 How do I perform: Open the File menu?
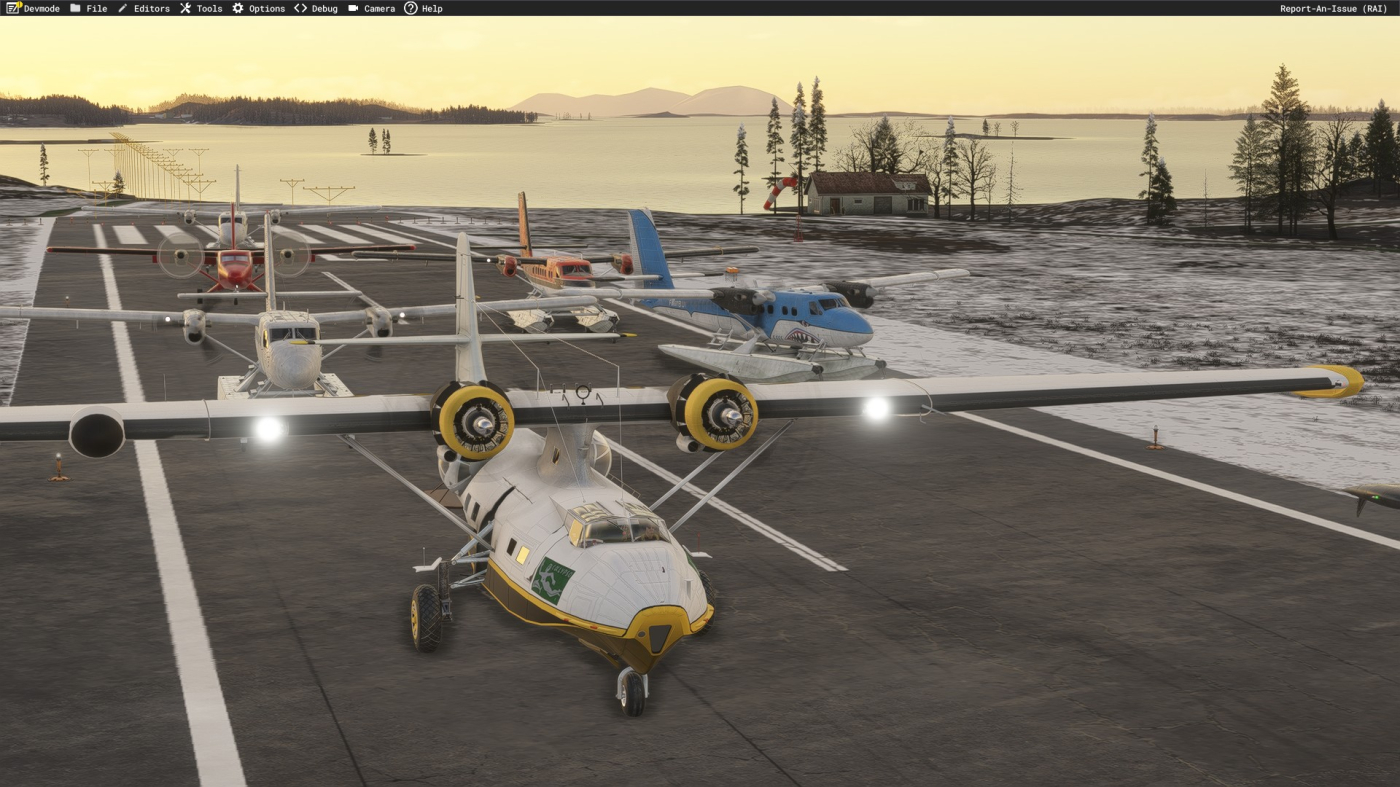click(88, 8)
